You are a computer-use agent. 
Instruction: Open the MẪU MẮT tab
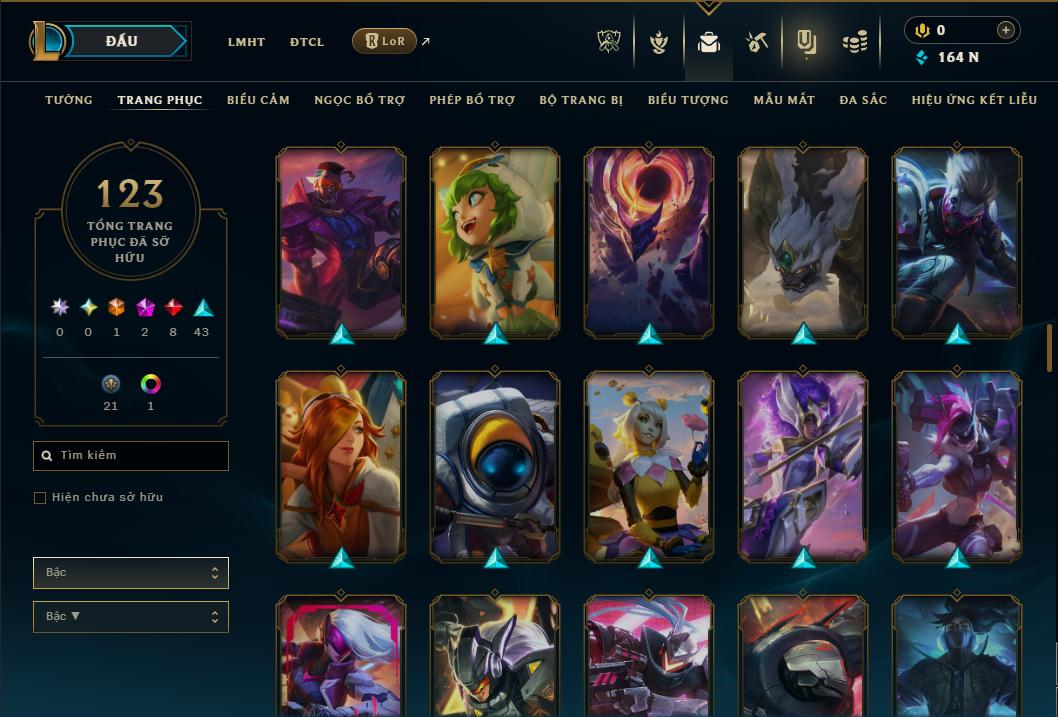[784, 100]
